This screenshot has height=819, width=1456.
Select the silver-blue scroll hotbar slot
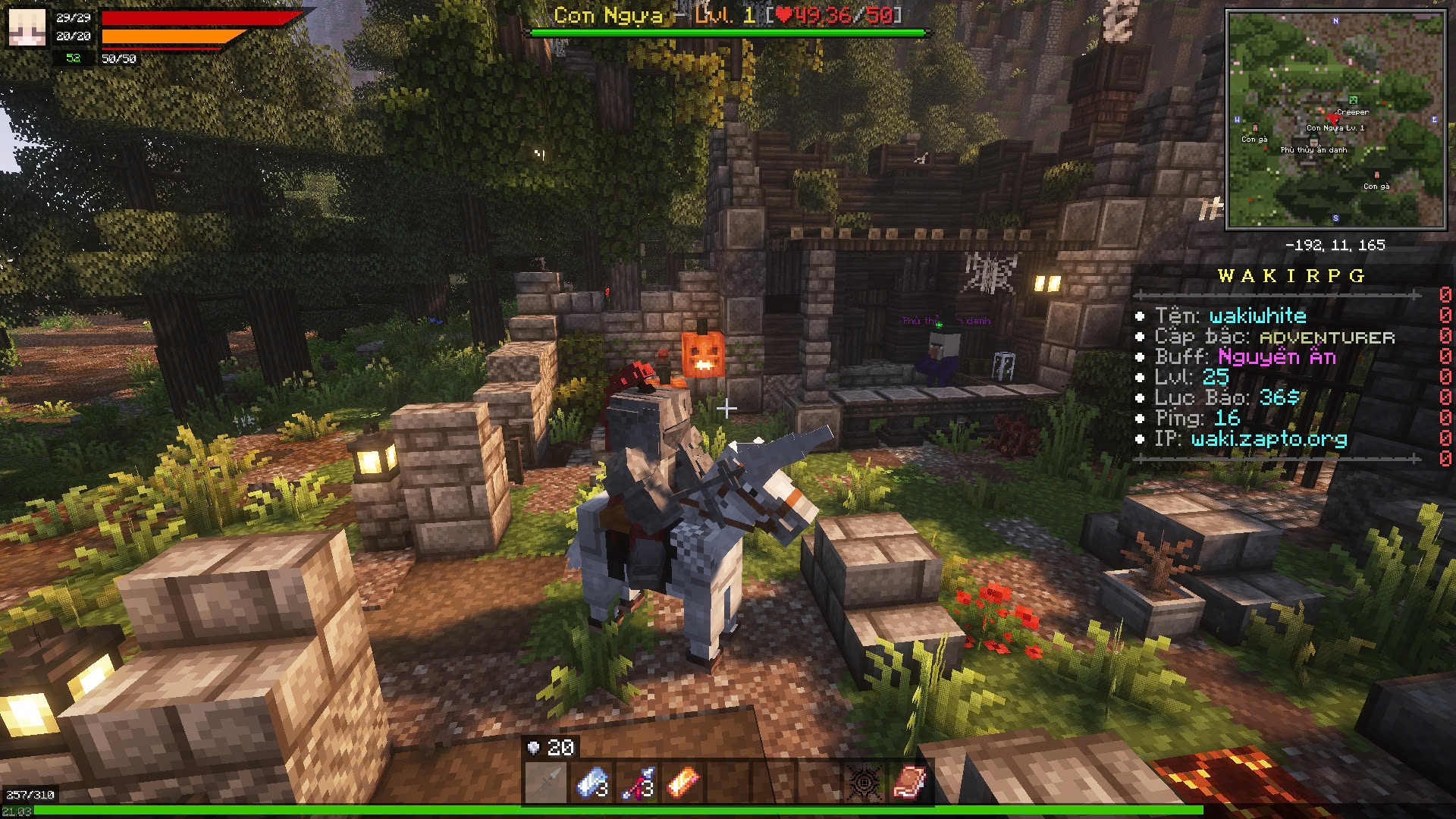pyautogui.click(x=592, y=783)
